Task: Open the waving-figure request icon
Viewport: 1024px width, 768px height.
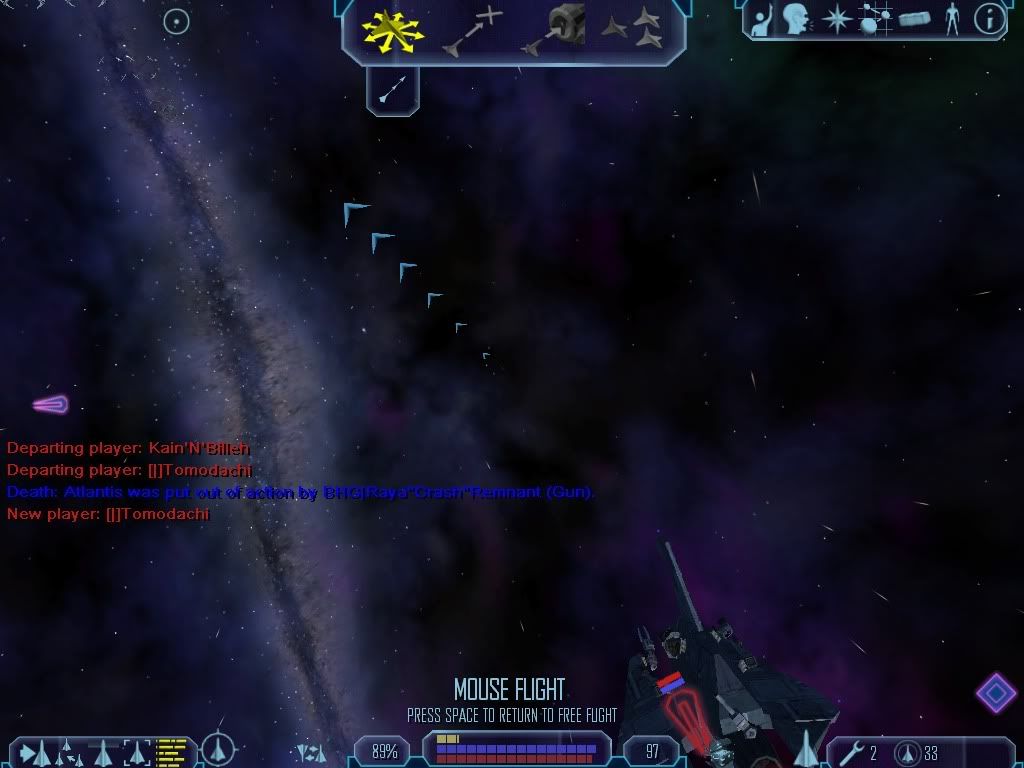Action: (760, 19)
